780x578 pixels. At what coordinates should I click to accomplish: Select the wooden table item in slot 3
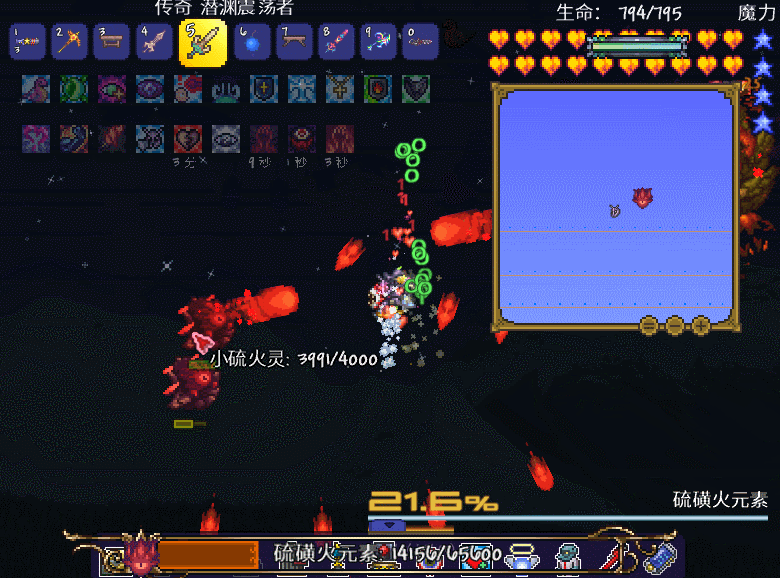pyautogui.click(x=114, y=42)
